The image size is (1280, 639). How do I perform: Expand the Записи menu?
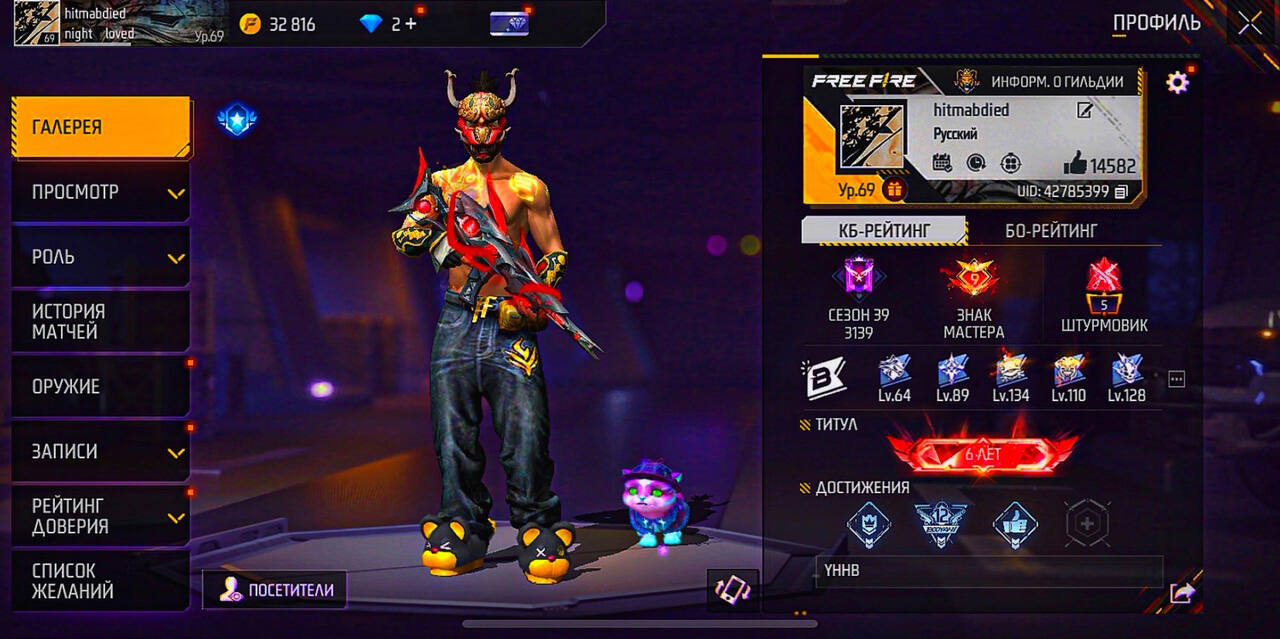[100, 451]
